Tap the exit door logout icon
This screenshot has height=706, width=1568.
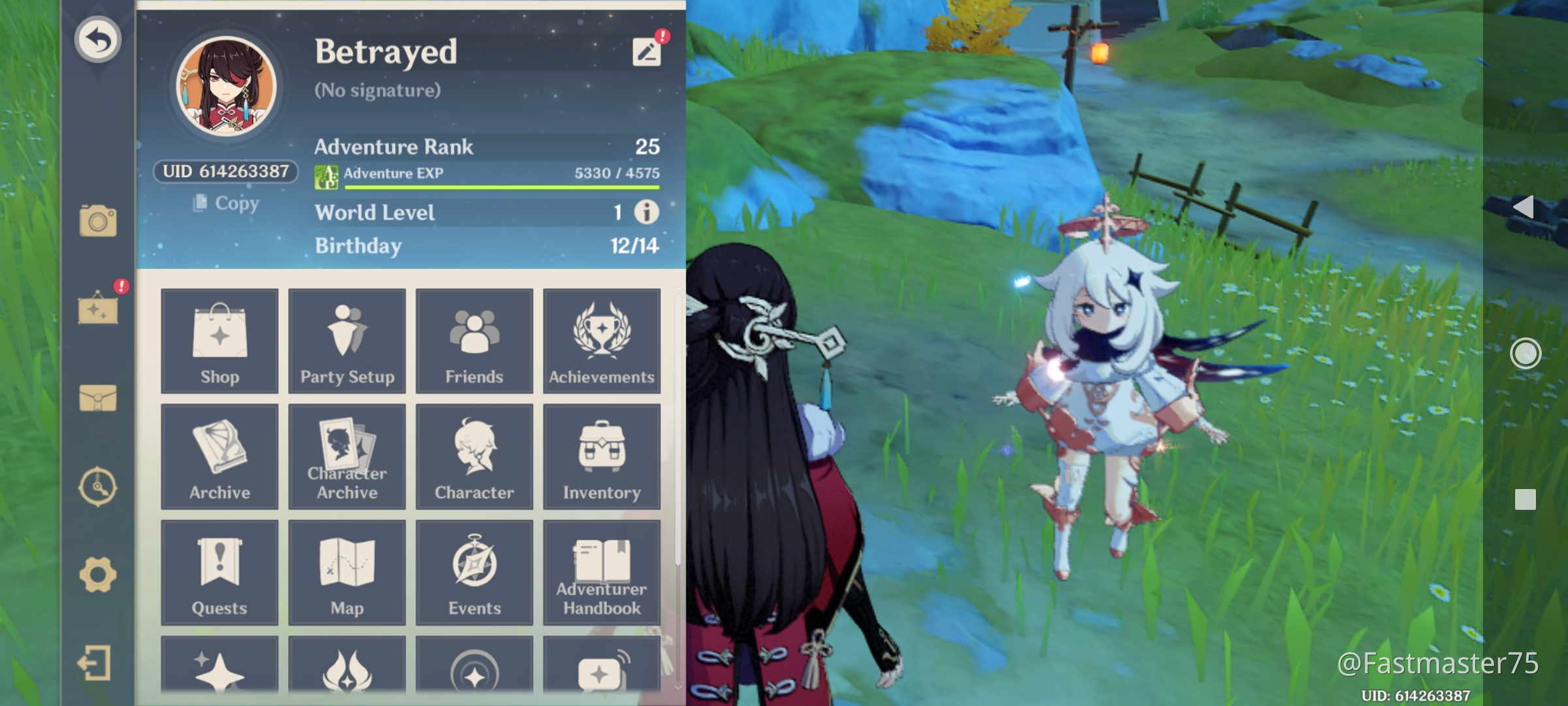(95, 664)
